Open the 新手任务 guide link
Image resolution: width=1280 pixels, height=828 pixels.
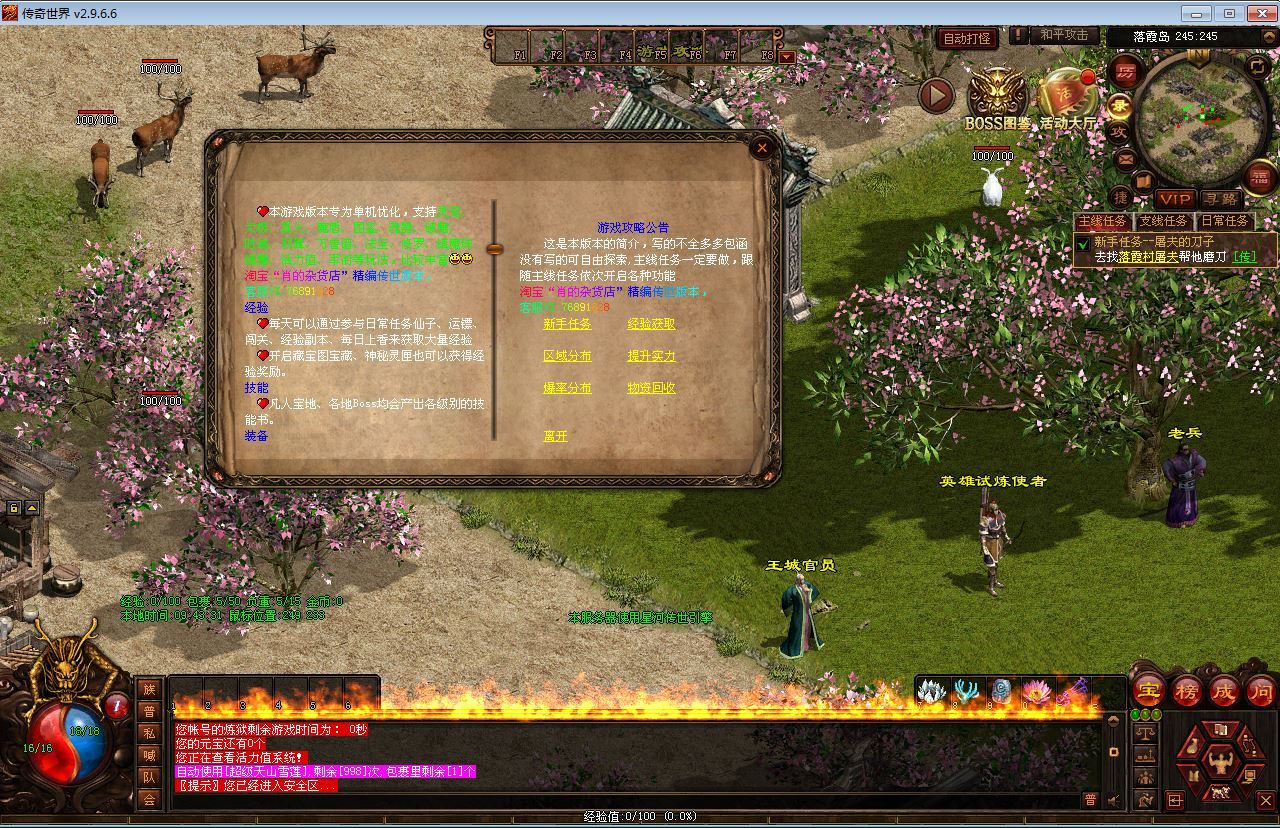click(567, 324)
